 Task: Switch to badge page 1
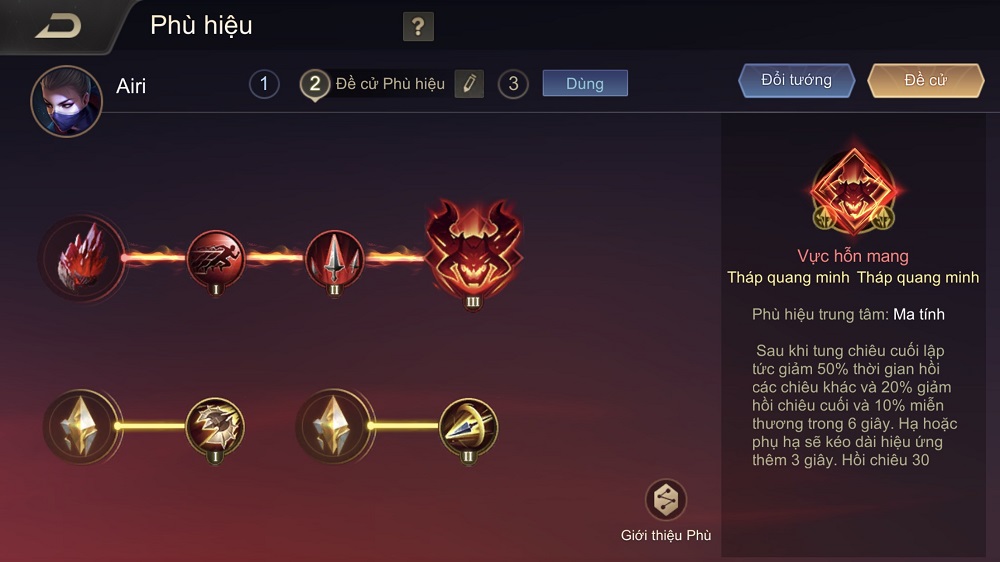264,84
